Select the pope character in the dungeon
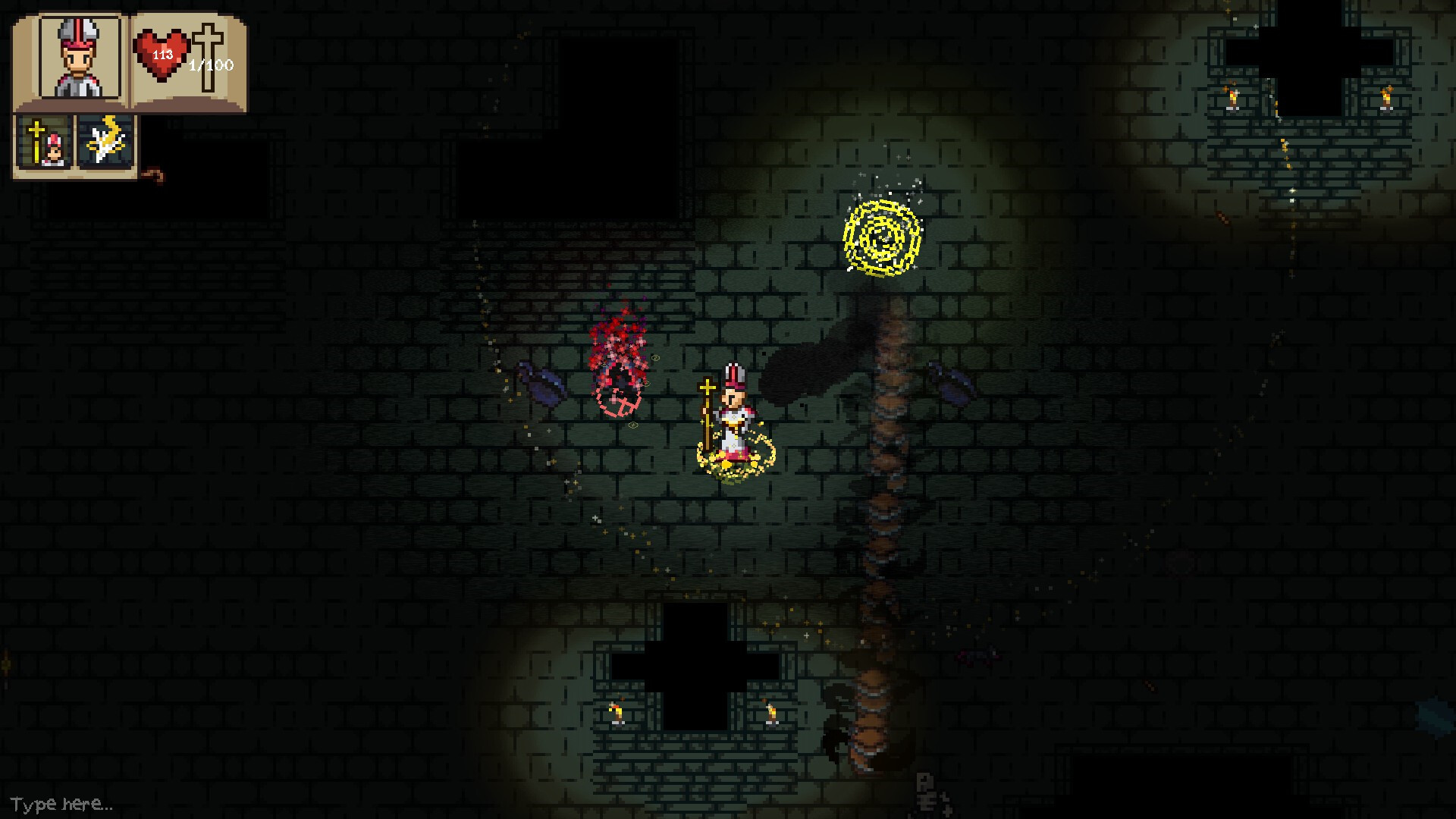1456x819 pixels. pyautogui.click(x=732, y=409)
